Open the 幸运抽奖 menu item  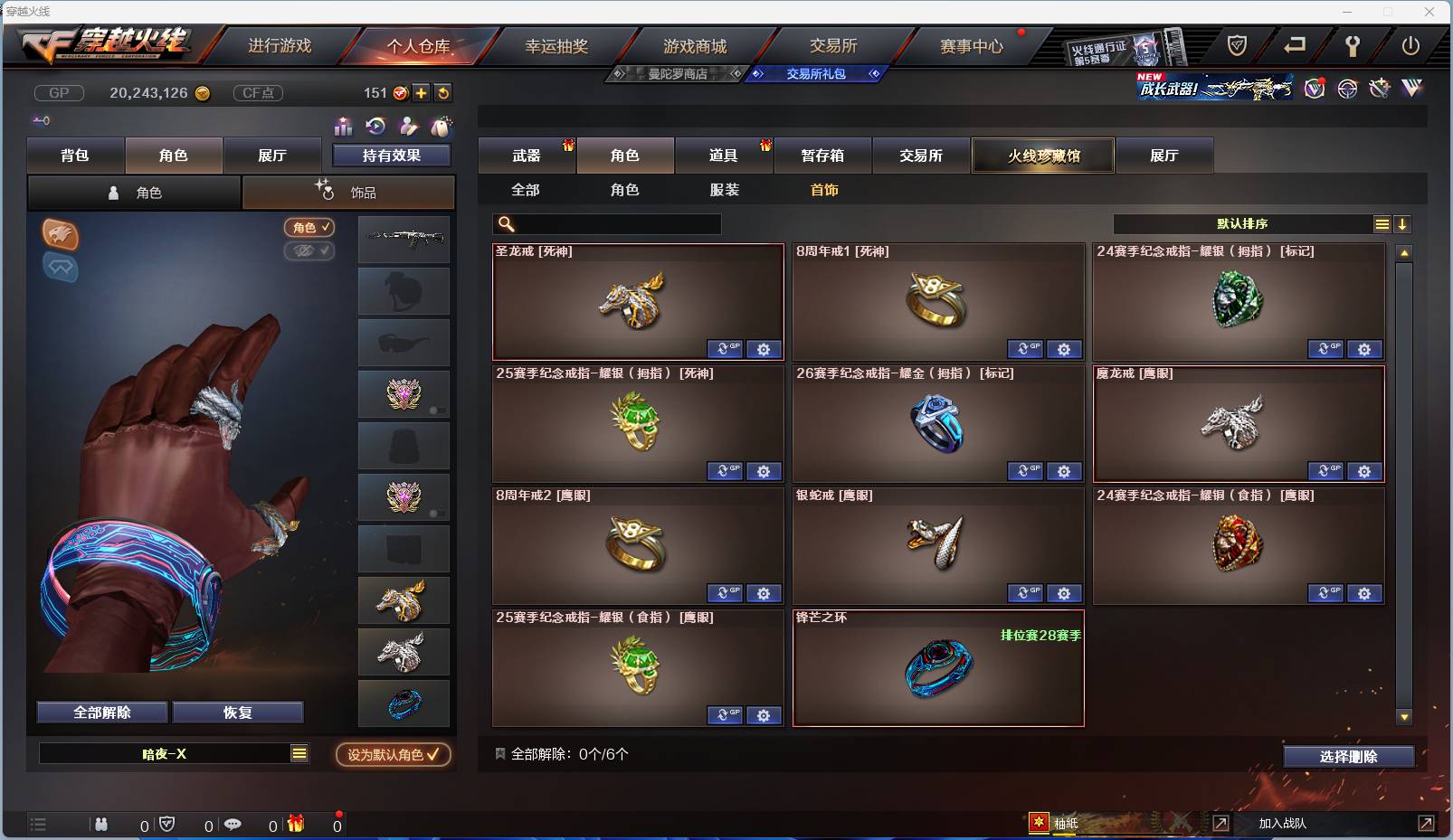pos(559,44)
